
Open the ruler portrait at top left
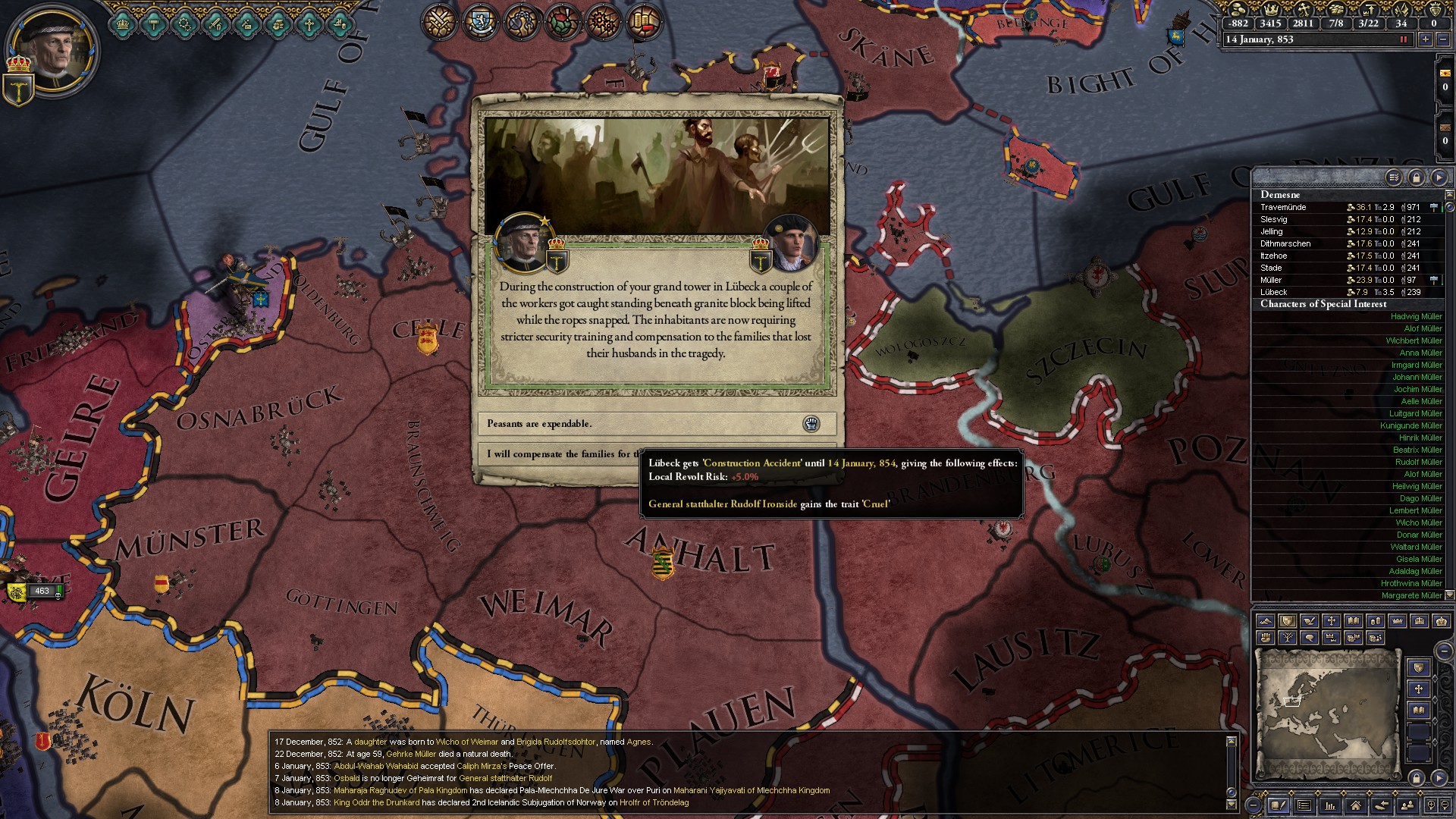pyautogui.click(x=51, y=51)
